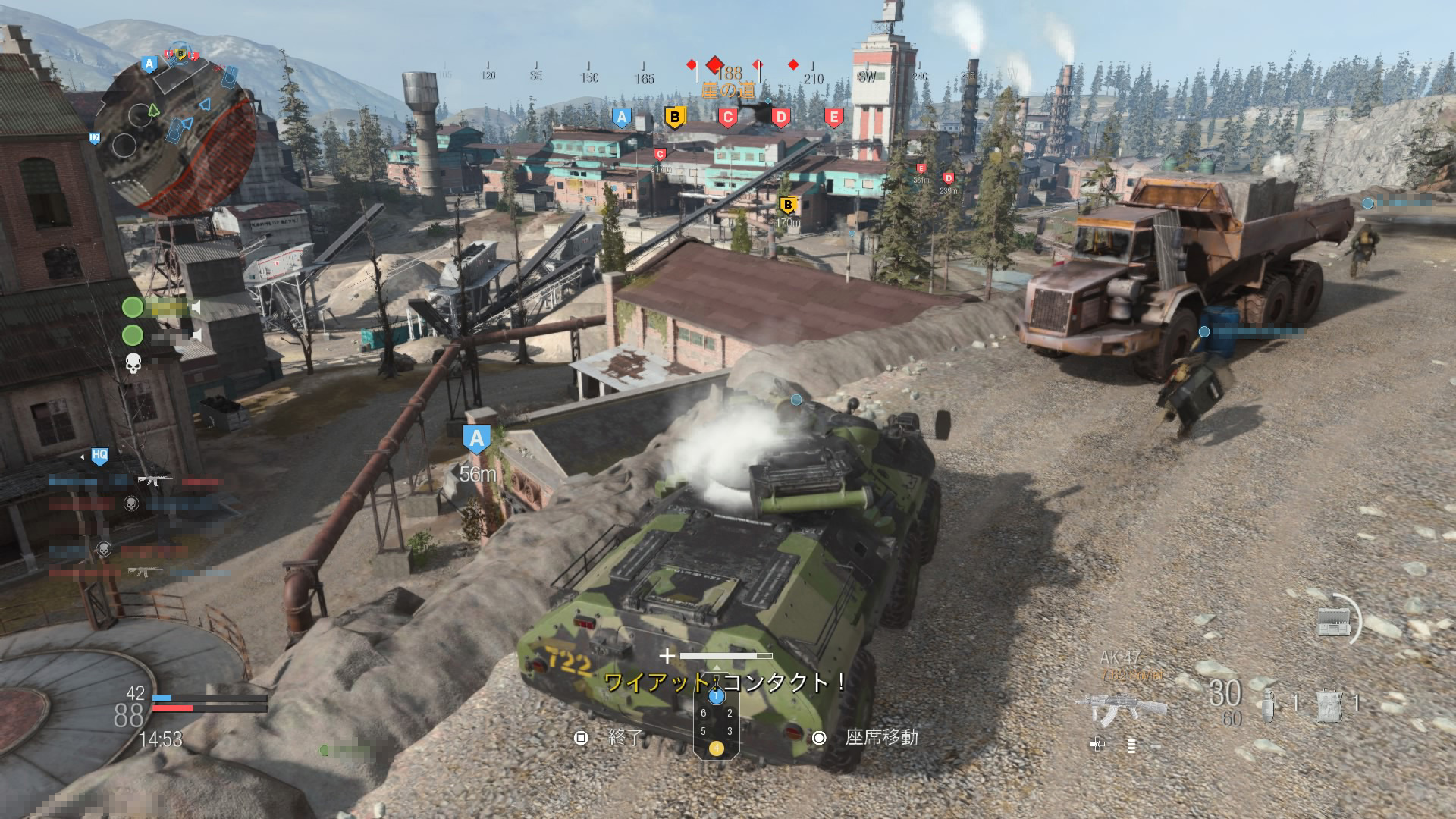Select blue flag A in the objective row
Viewport: 1456px width, 819px height.
pyautogui.click(x=622, y=117)
